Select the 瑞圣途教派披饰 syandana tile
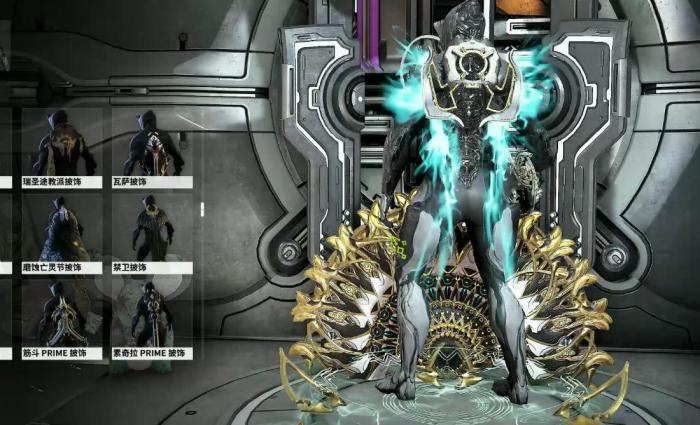The image size is (700, 425). (x=65, y=146)
